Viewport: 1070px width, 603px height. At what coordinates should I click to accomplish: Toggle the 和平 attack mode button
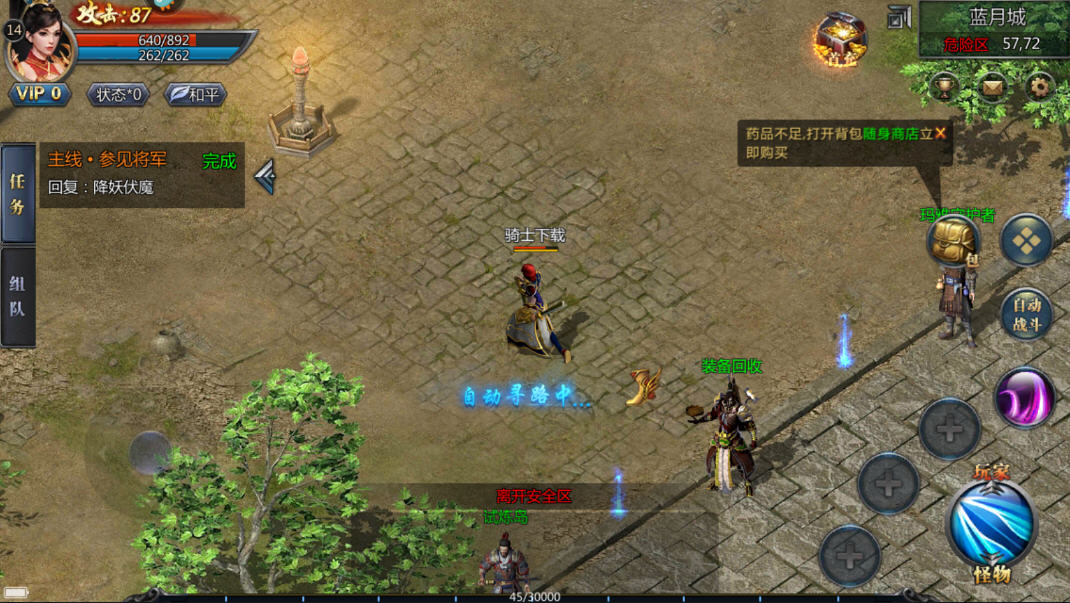pos(195,94)
